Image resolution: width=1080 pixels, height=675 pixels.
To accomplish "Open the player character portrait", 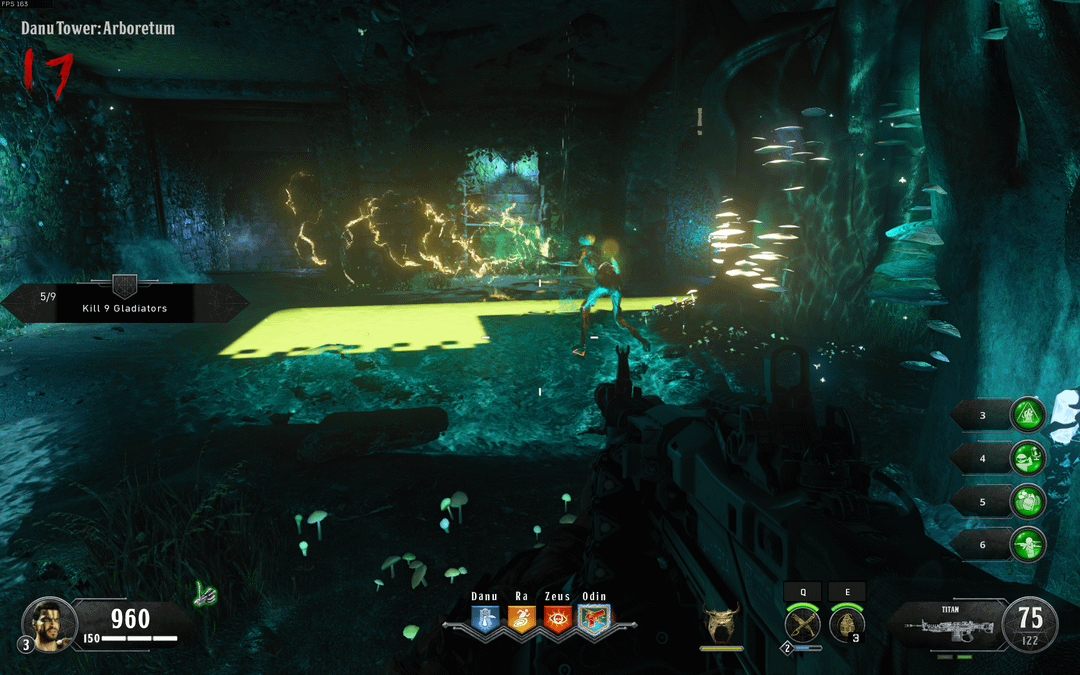I will point(49,621).
